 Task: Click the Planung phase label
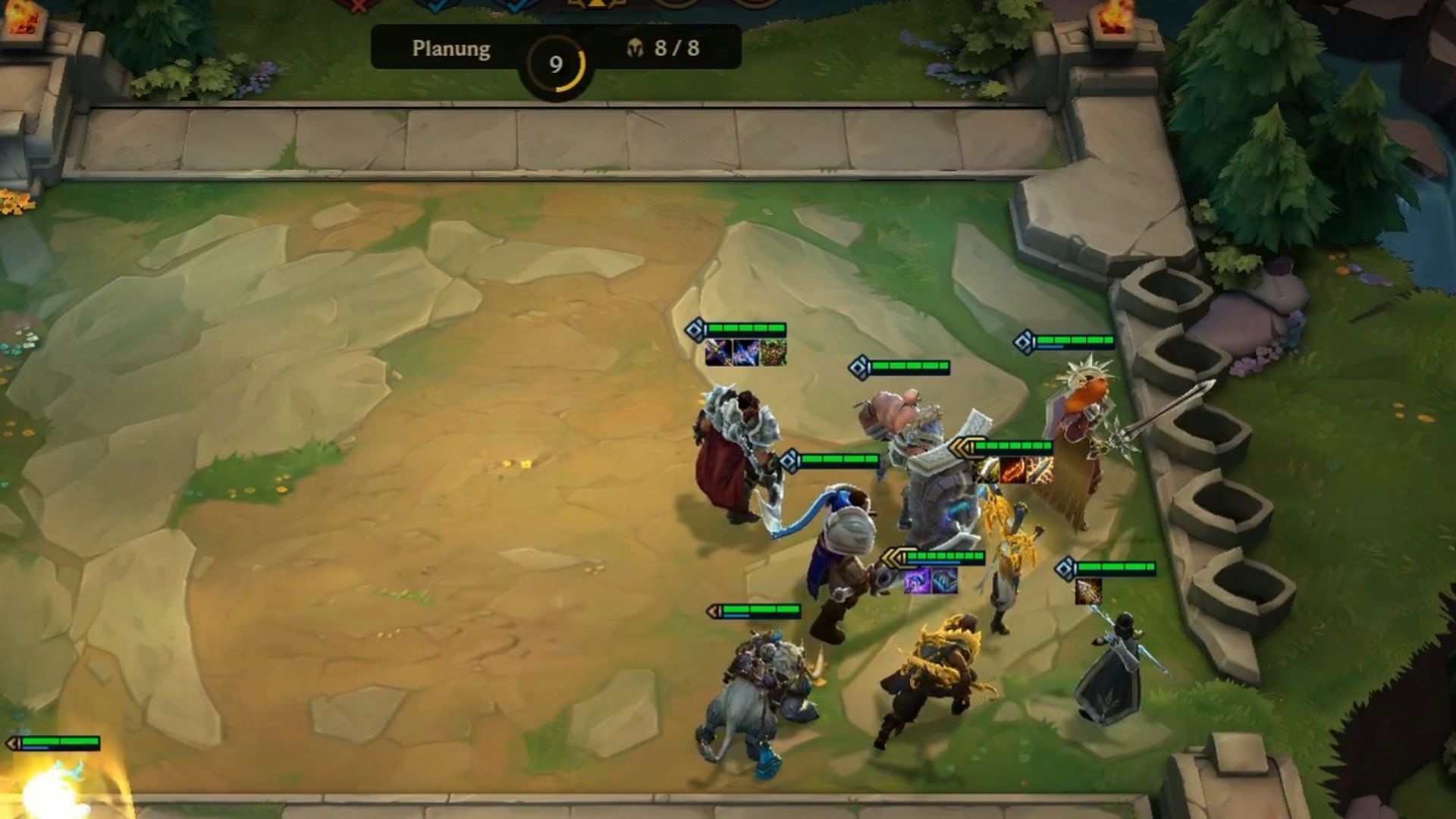(451, 51)
